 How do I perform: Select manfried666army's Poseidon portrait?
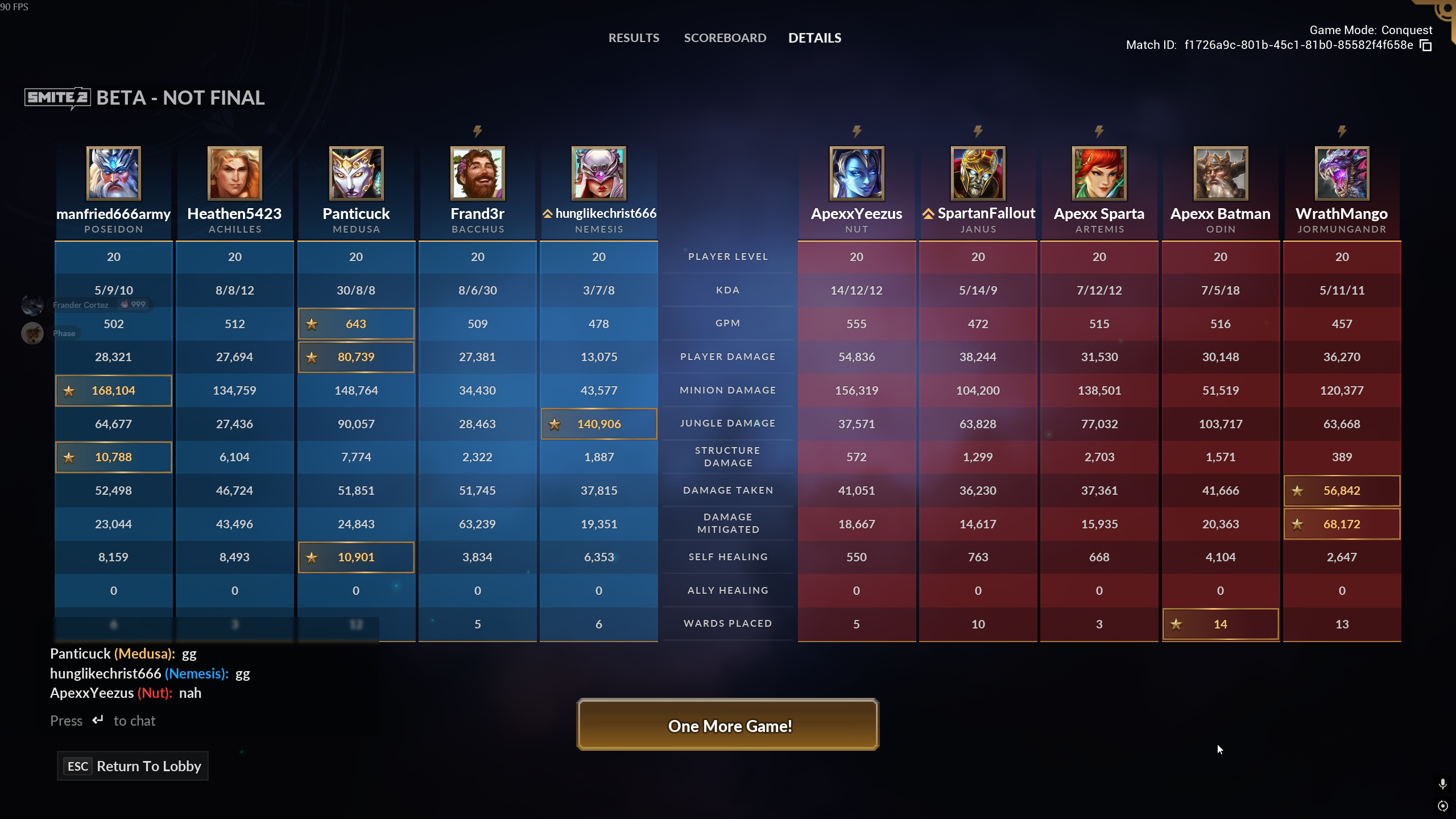(113, 173)
